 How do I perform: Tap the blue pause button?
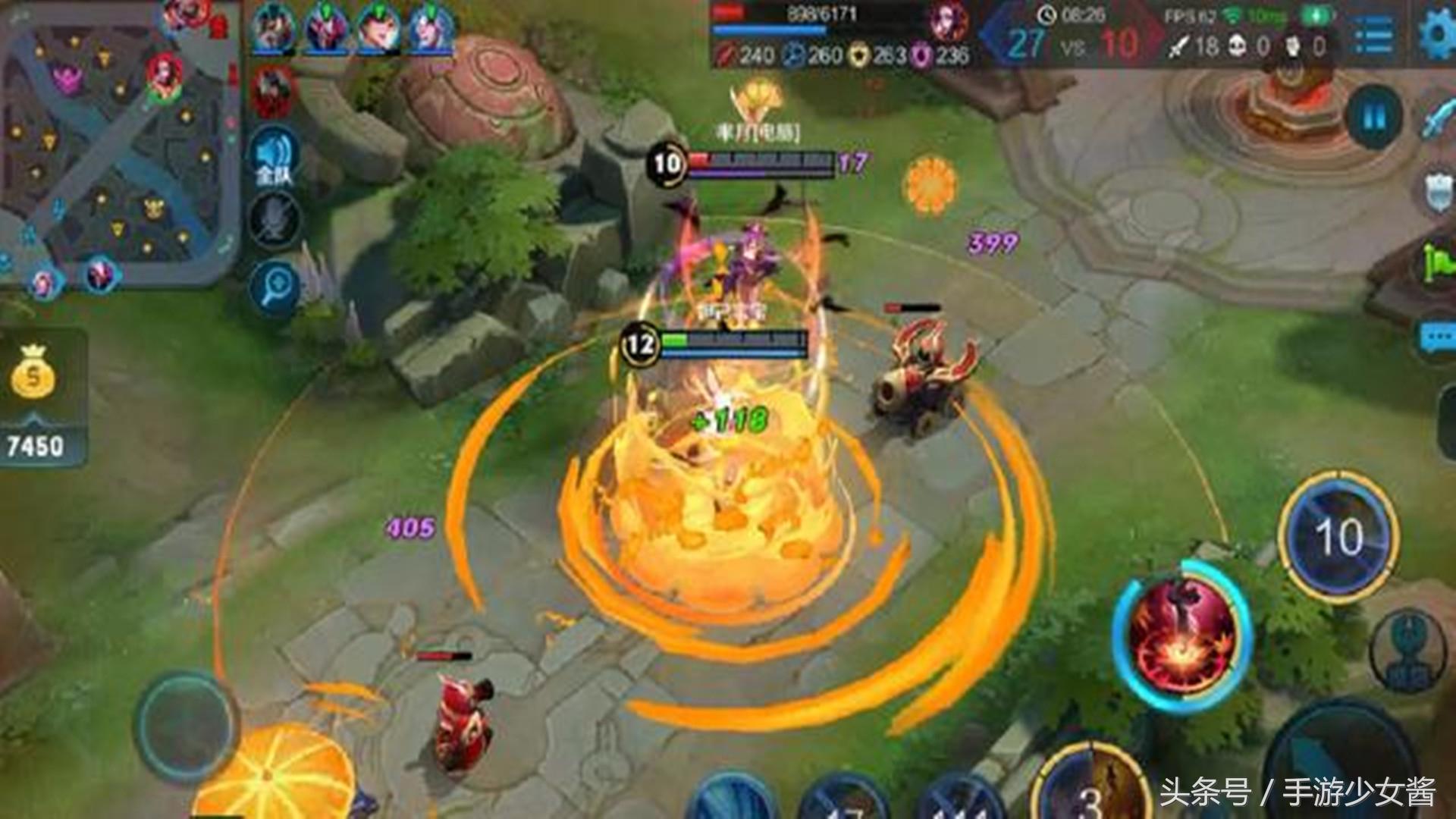1374,118
